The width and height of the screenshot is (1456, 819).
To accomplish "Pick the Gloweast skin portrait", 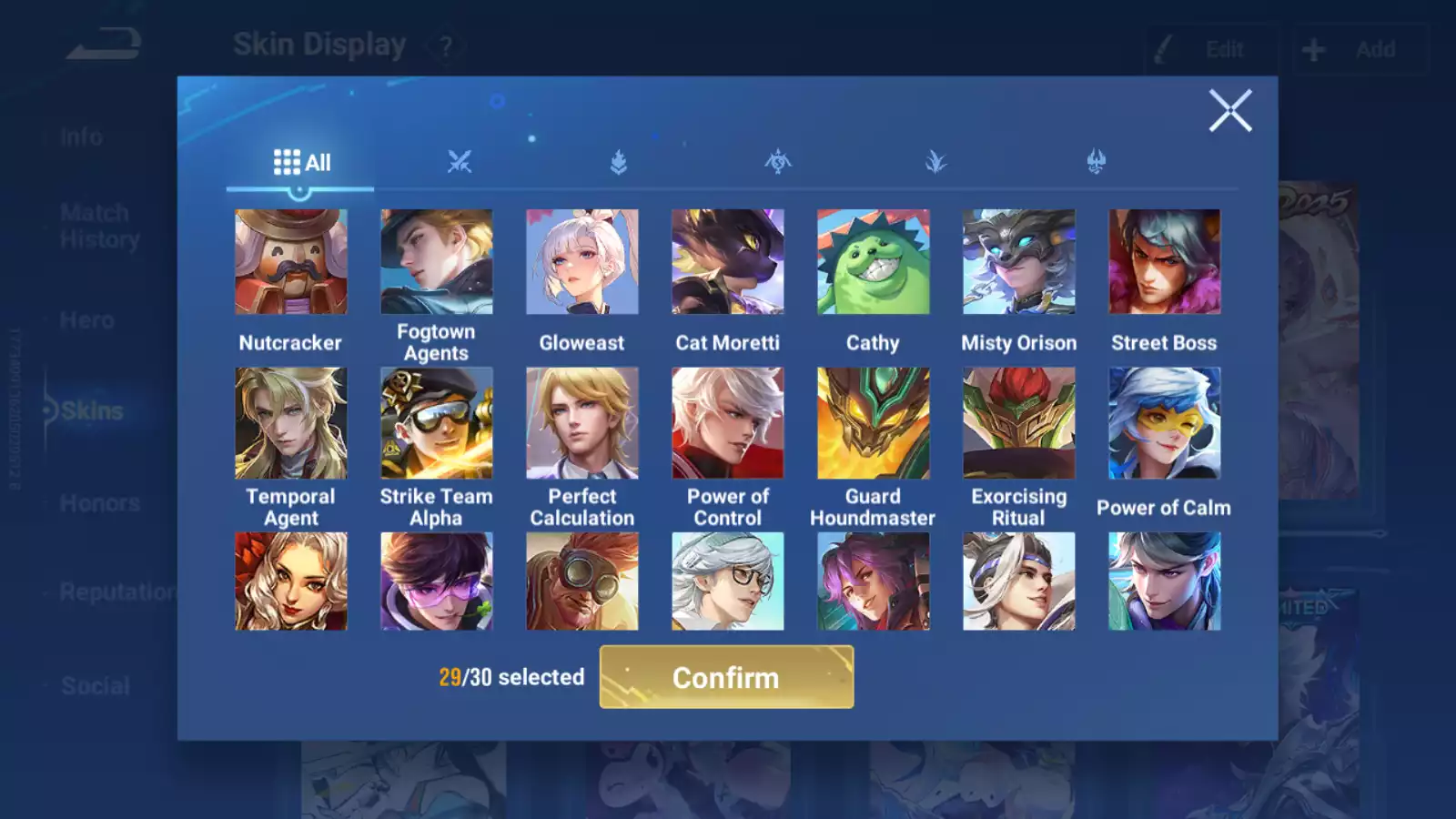I will (582, 262).
